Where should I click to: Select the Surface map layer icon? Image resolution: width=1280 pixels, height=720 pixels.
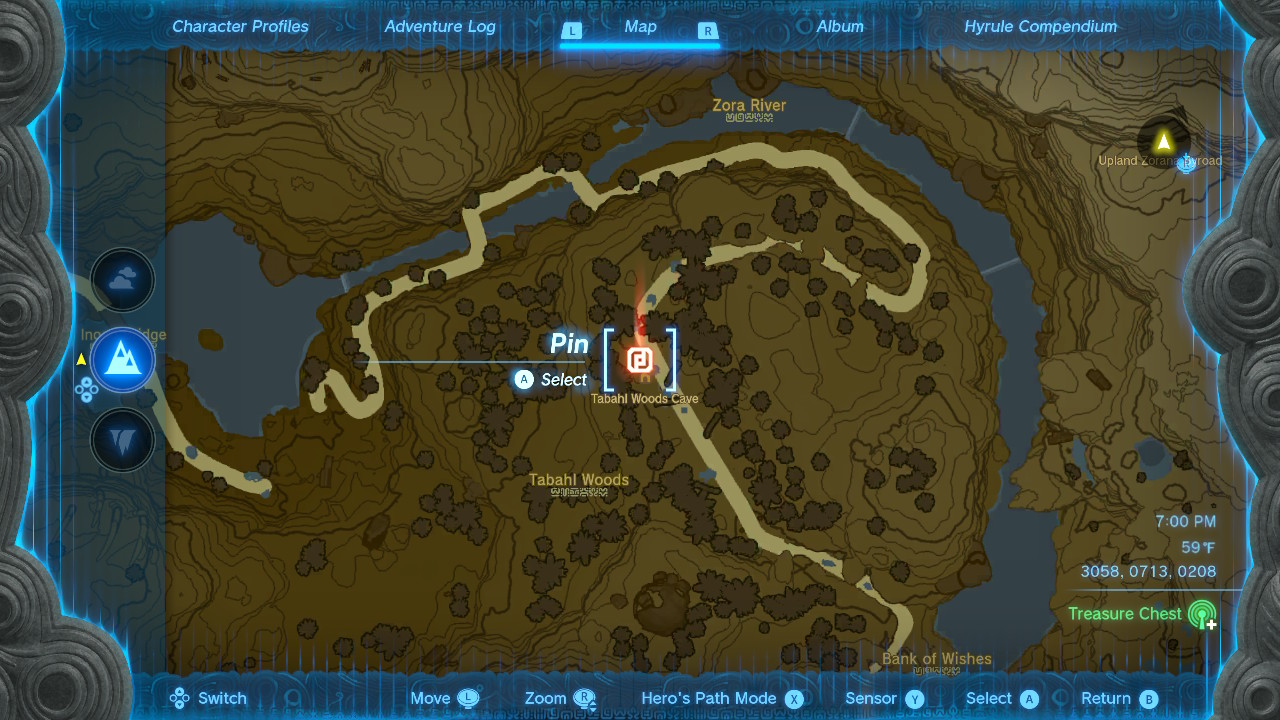[x=123, y=359]
